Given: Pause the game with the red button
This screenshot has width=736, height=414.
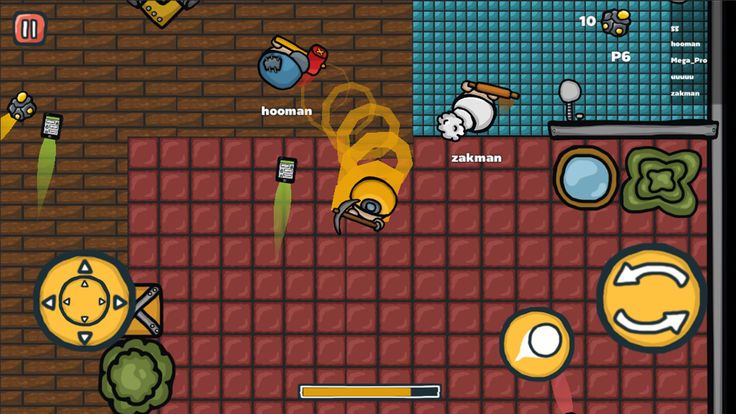Looking at the screenshot, I should [29, 28].
